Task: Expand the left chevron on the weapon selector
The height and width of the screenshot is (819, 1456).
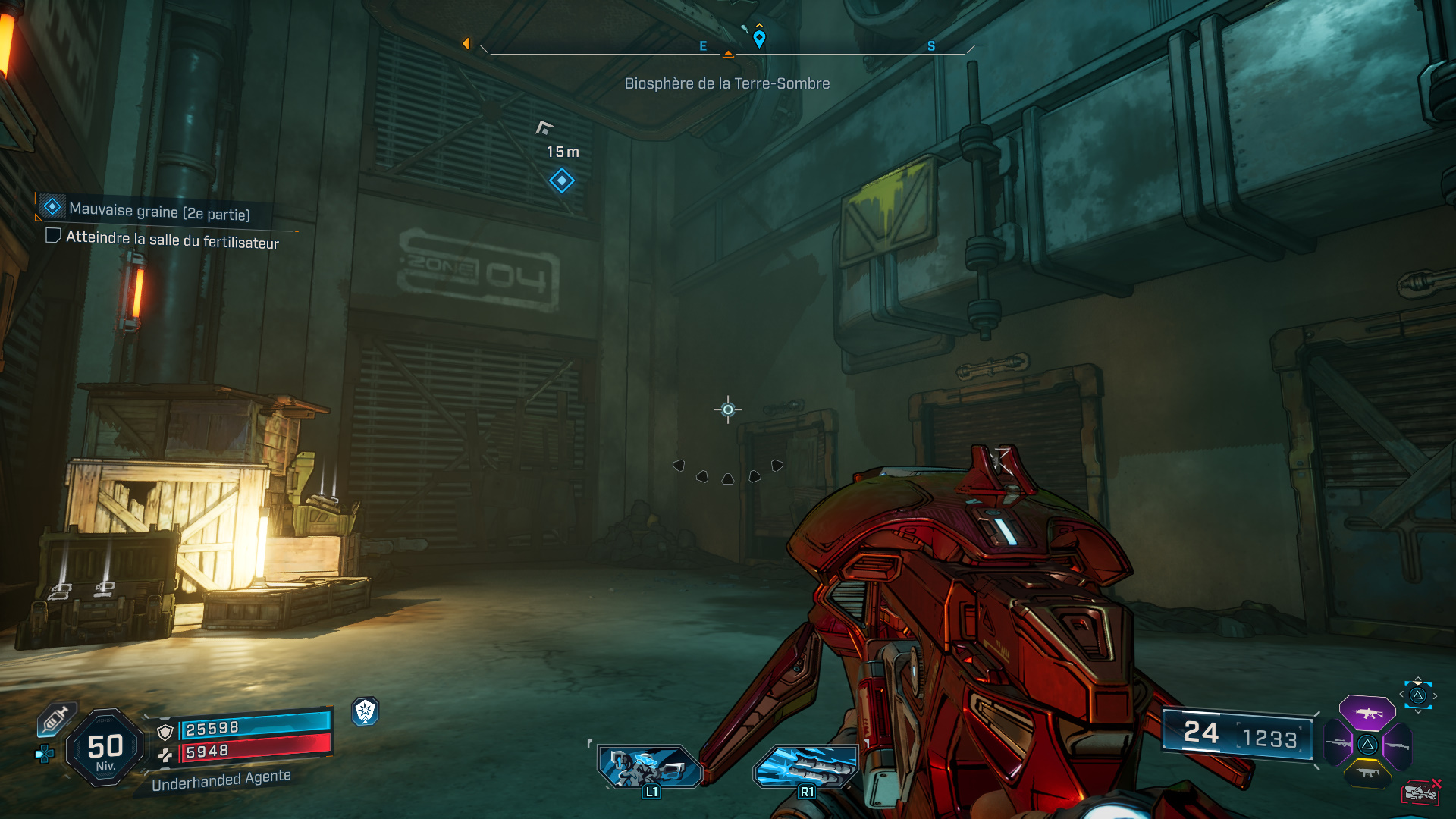Action: (1401, 694)
